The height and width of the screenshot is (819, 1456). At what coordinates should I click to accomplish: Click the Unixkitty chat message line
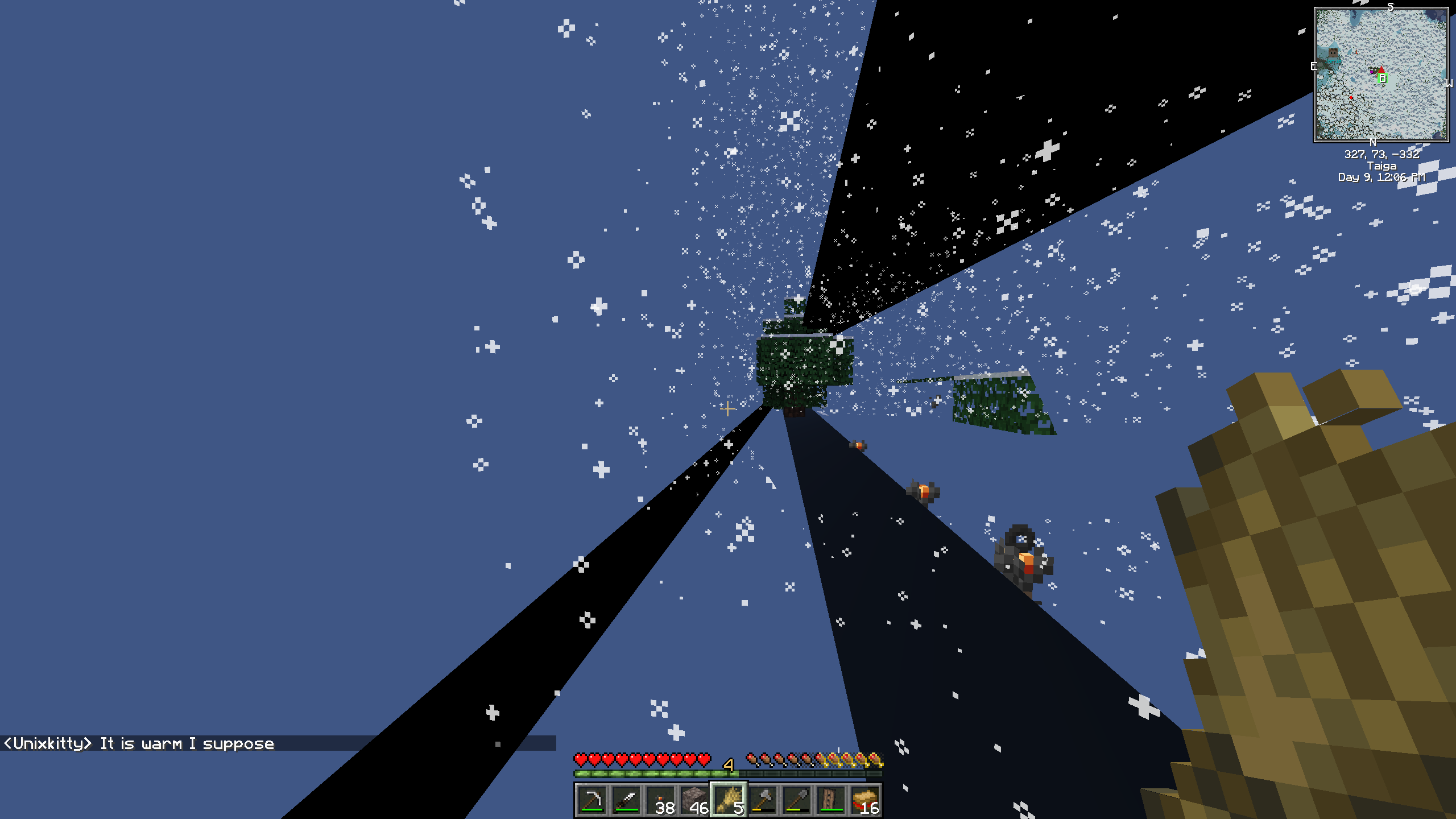pyautogui.click(x=139, y=743)
